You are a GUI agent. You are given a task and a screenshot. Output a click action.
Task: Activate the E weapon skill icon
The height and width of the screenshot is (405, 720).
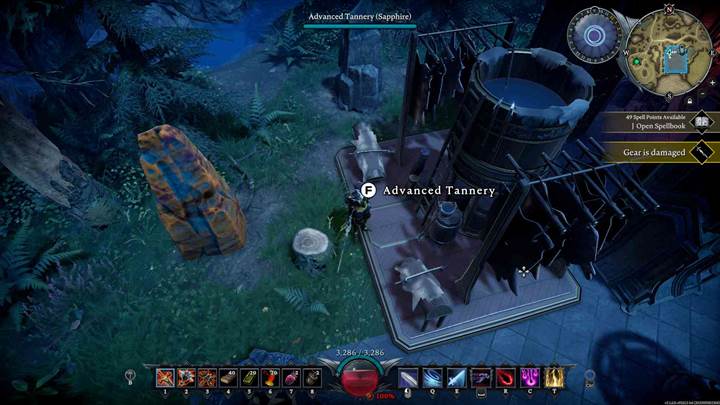coord(456,378)
